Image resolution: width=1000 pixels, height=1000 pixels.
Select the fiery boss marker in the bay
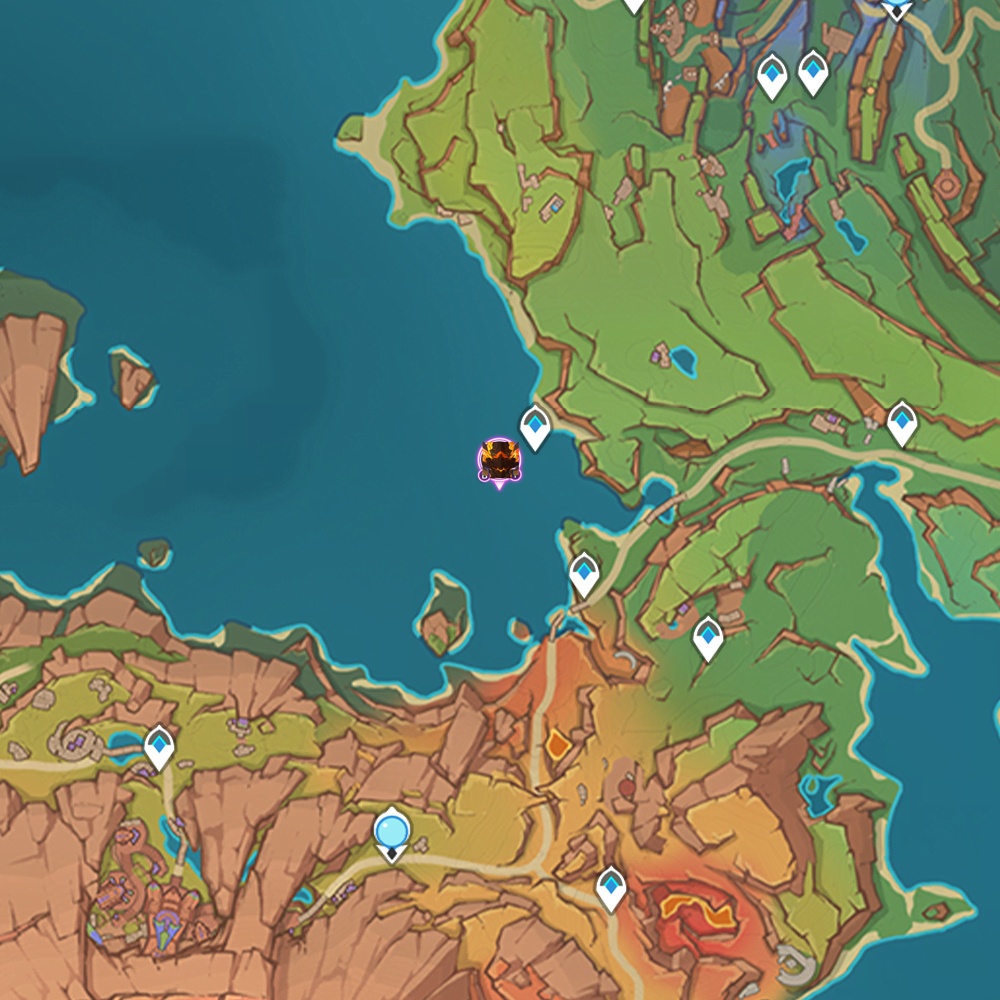[499, 461]
